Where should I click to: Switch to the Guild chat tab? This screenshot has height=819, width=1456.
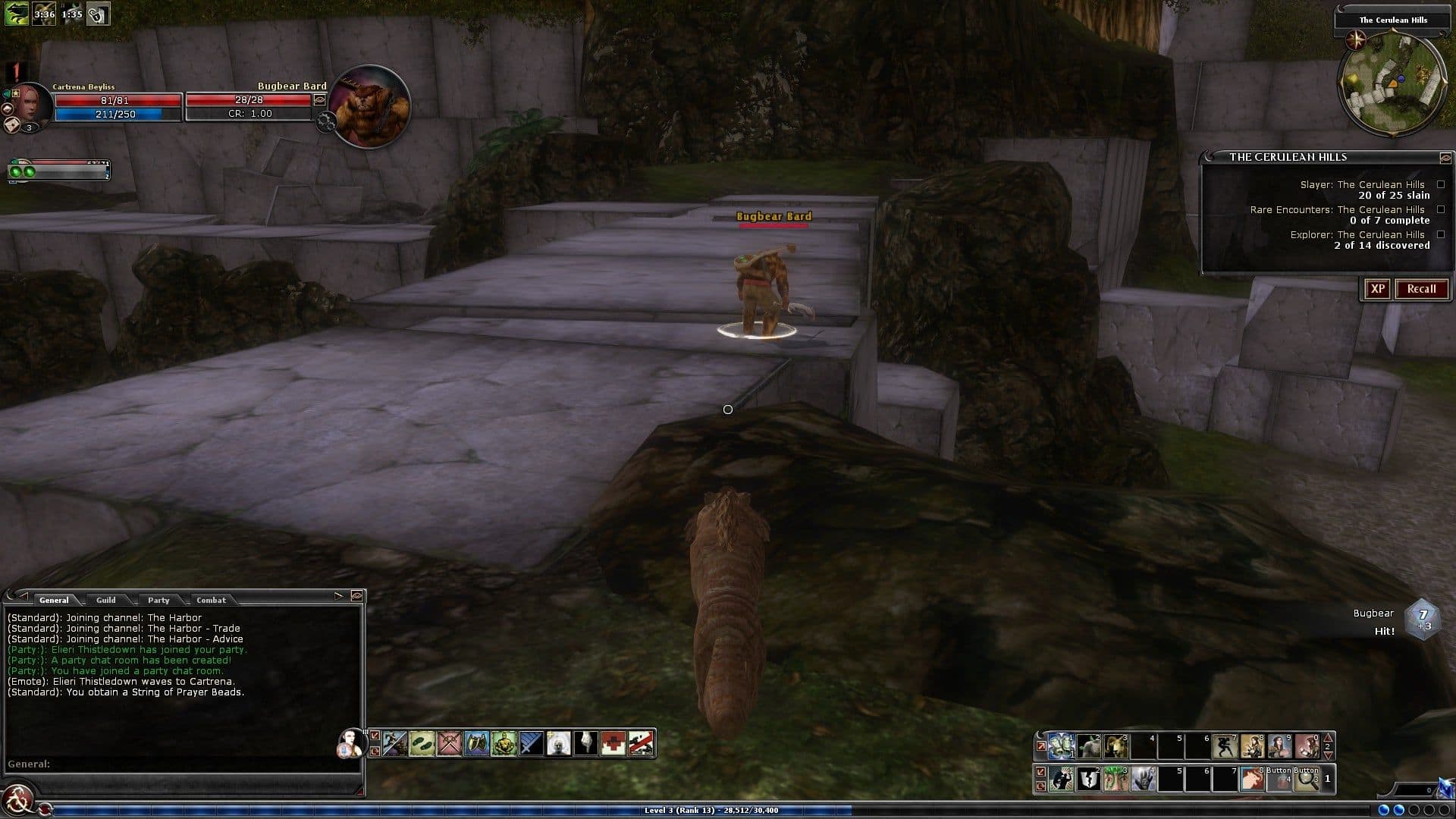(x=106, y=600)
